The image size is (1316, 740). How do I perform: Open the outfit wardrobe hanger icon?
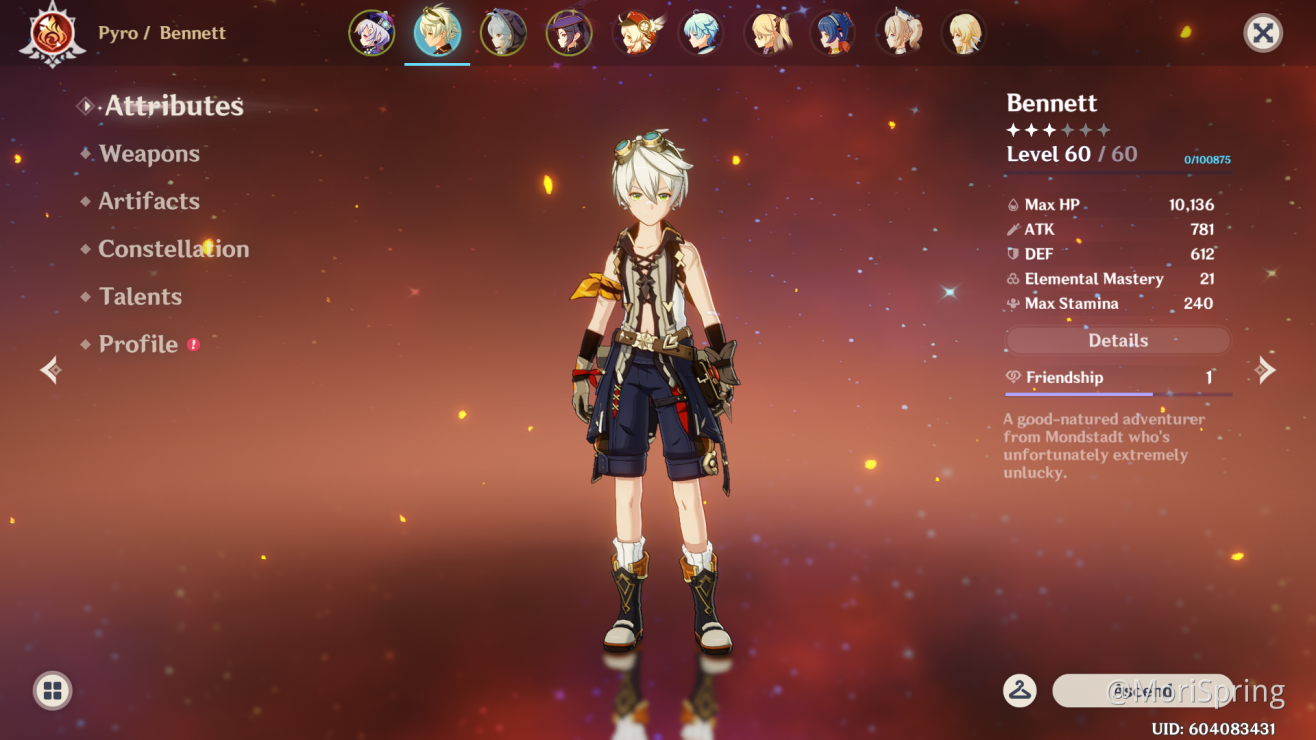[x=1019, y=690]
